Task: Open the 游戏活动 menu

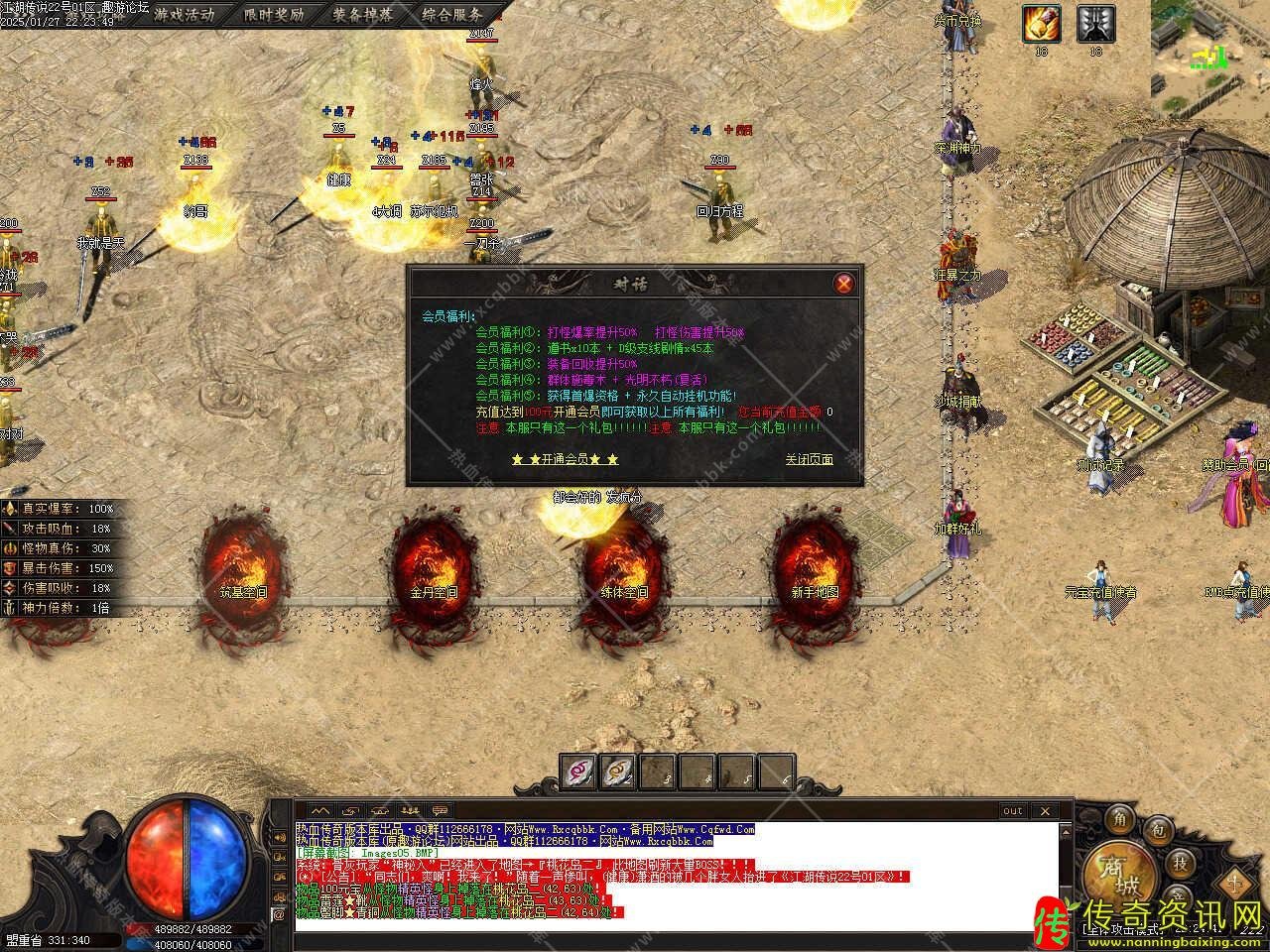Action: pyautogui.click(x=186, y=14)
